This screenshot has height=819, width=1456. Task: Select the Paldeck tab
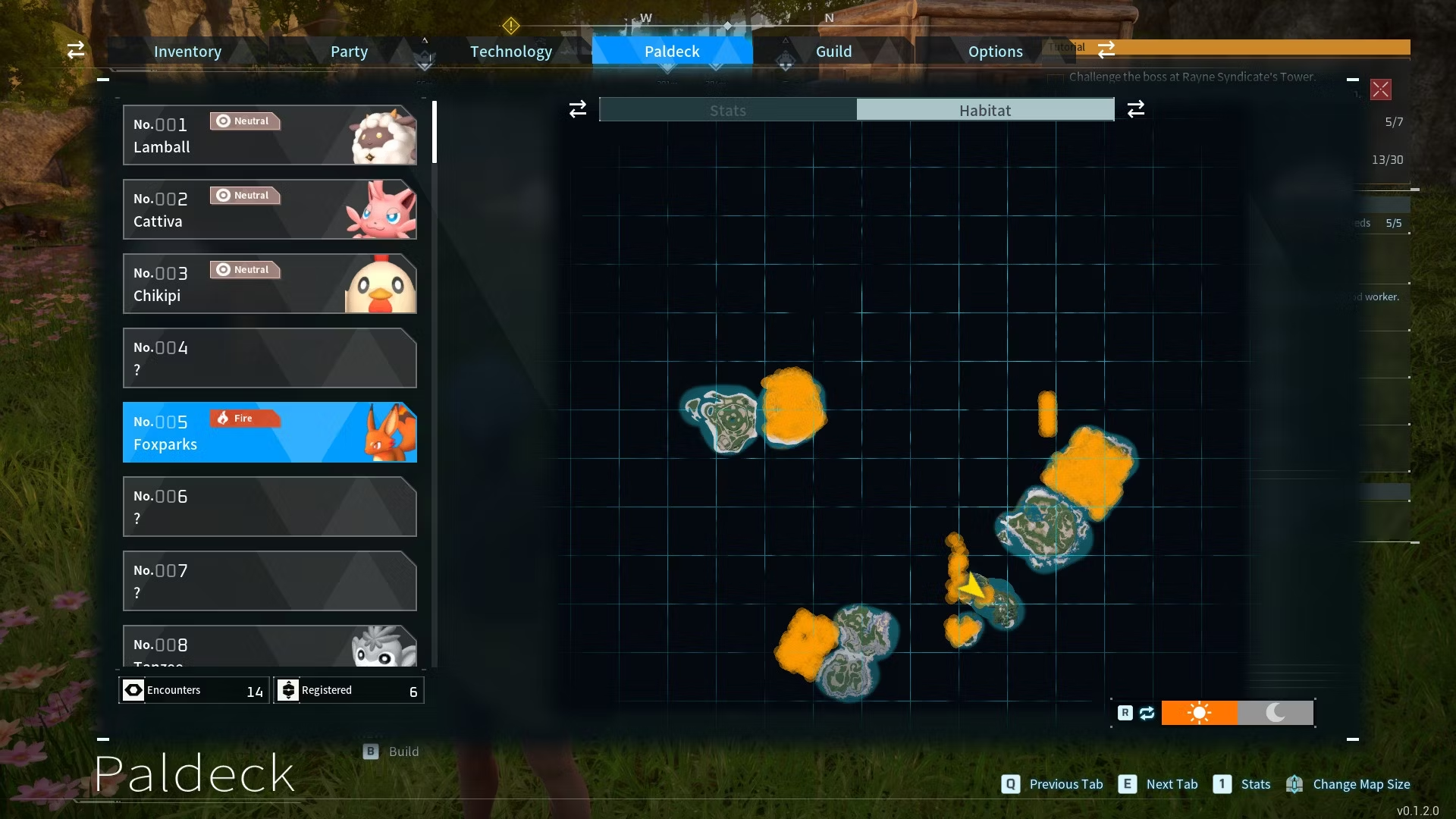click(x=672, y=52)
